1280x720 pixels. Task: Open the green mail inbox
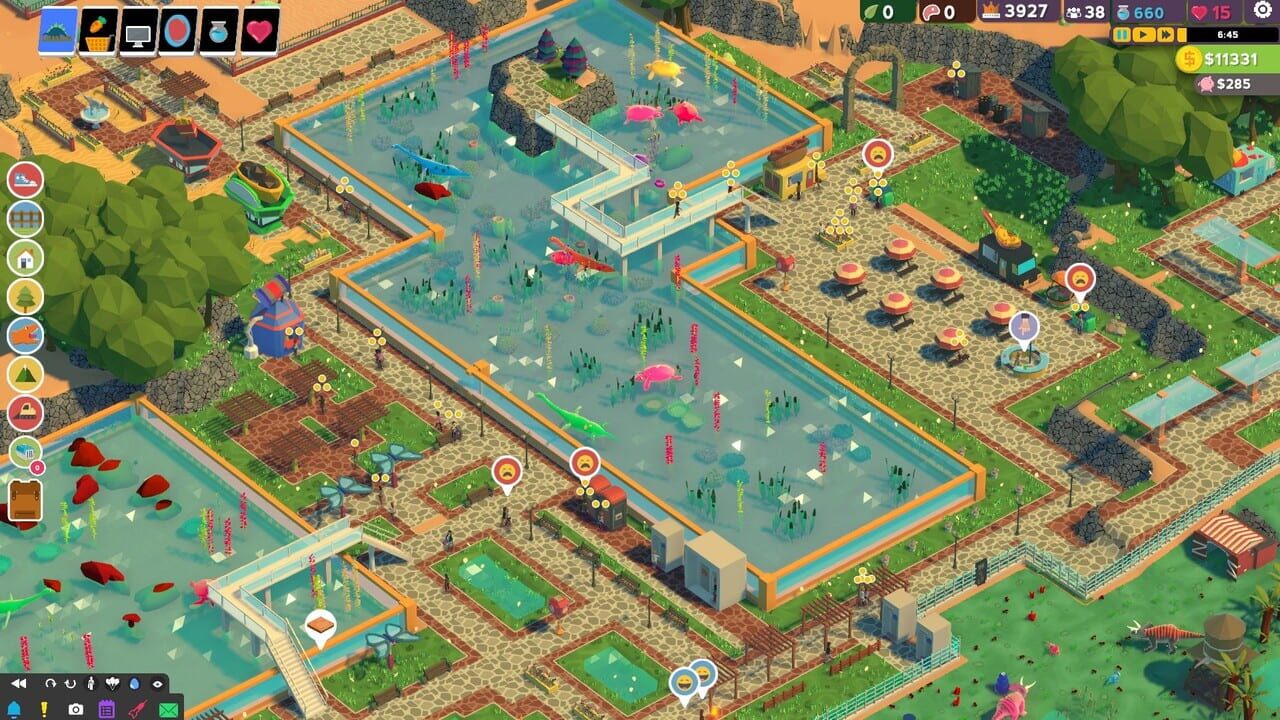point(168,708)
